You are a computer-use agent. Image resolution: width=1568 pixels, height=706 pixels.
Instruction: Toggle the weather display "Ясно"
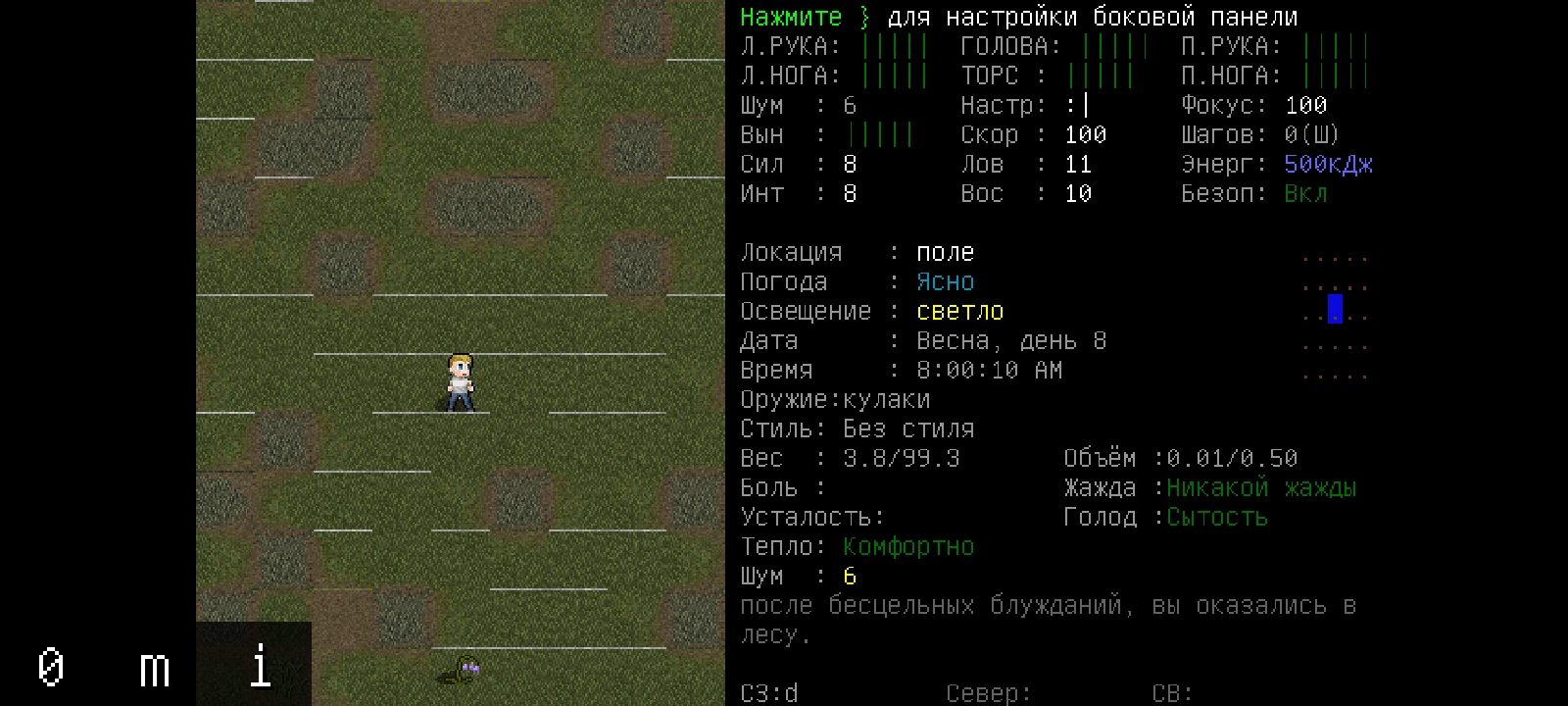click(x=944, y=281)
